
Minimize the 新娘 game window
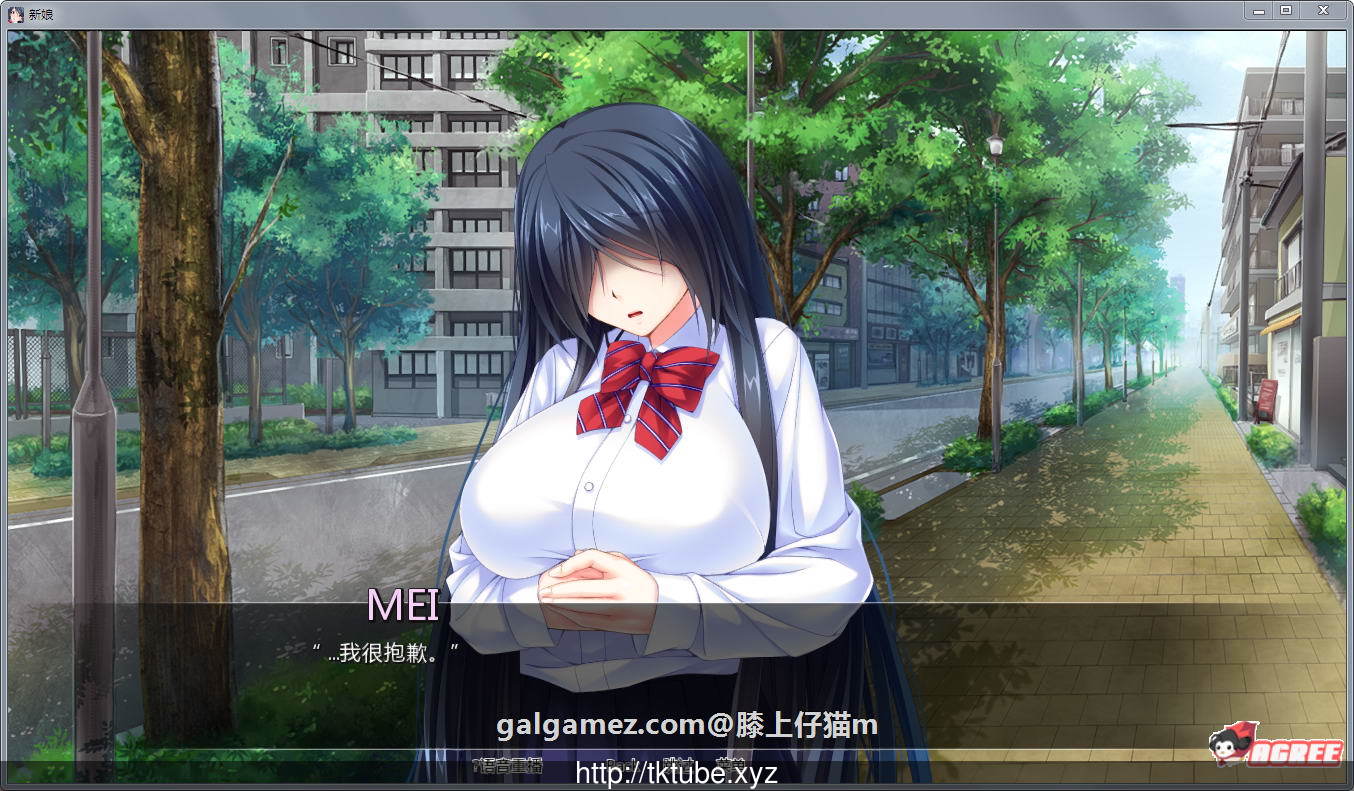(x=1258, y=10)
